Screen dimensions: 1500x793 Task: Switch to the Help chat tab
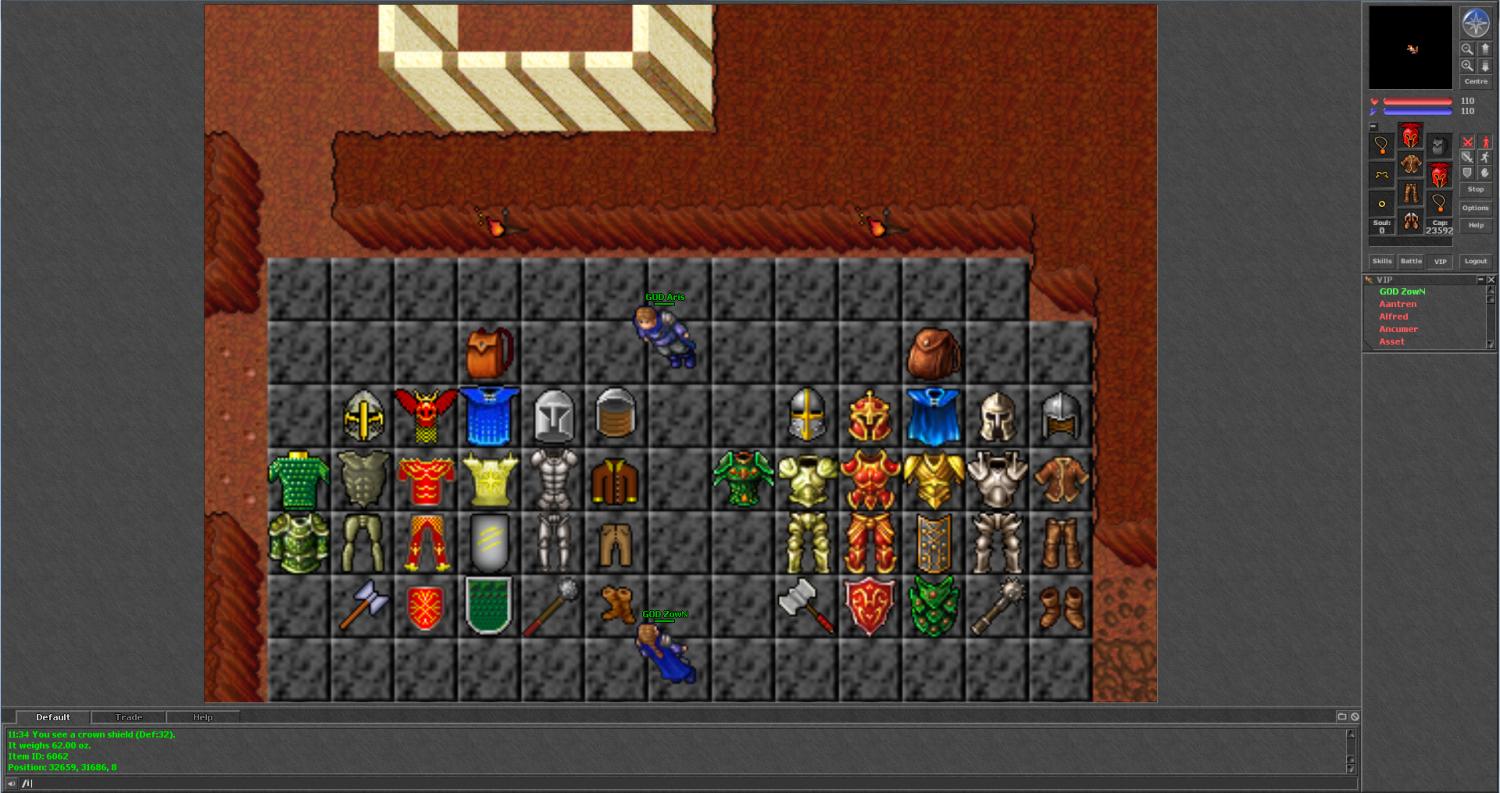click(x=203, y=717)
